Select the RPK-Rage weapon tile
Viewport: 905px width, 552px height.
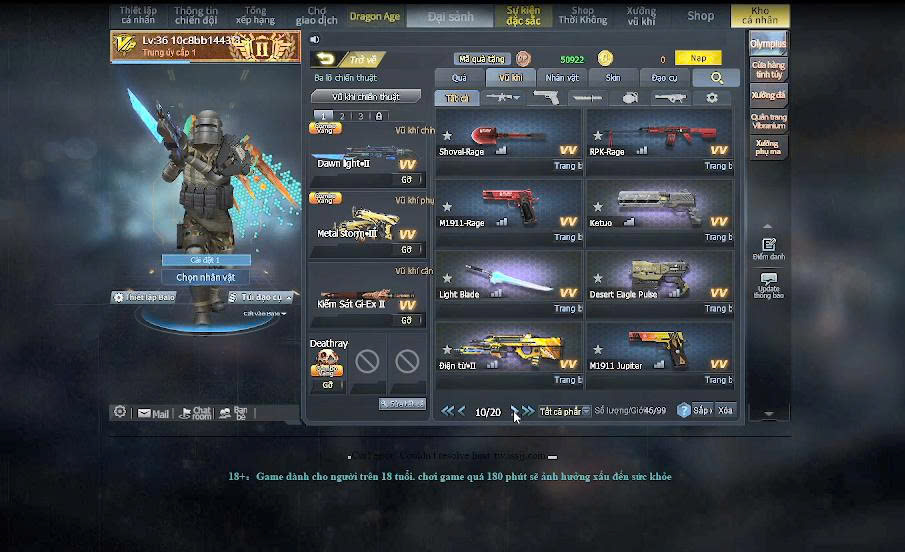click(x=659, y=140)
